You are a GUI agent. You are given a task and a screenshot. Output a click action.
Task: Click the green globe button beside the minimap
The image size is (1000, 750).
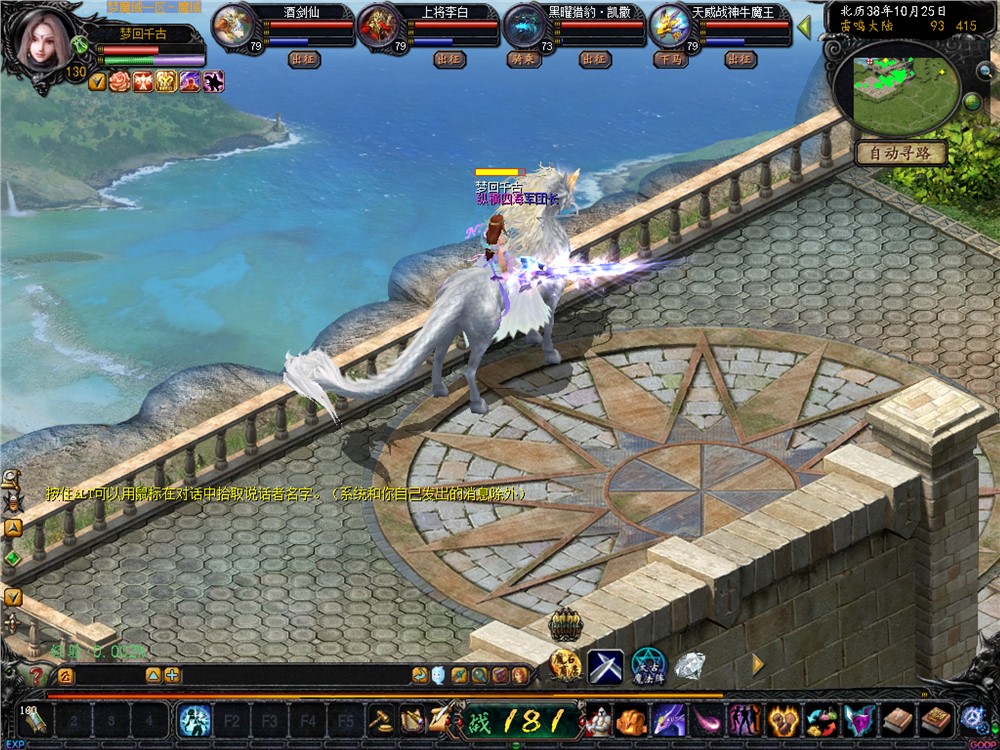pyautogui.click(x=971, y=102)
